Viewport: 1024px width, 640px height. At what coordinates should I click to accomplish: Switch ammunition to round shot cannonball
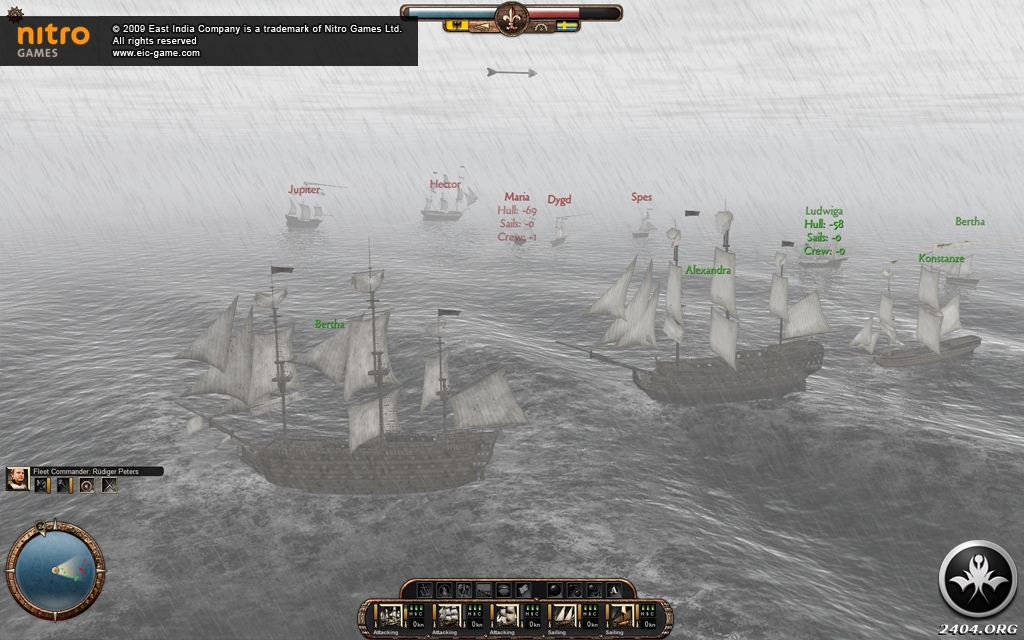554,590
